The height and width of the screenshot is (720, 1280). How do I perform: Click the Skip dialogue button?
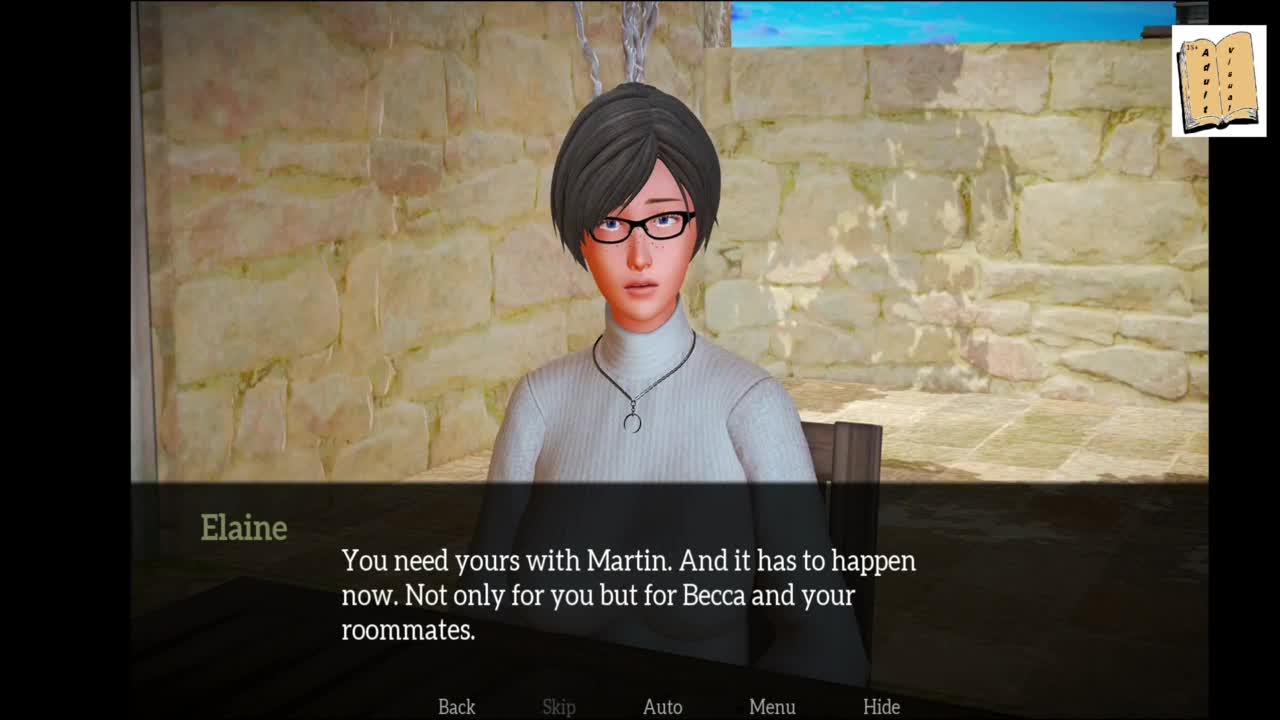(559, 707)
